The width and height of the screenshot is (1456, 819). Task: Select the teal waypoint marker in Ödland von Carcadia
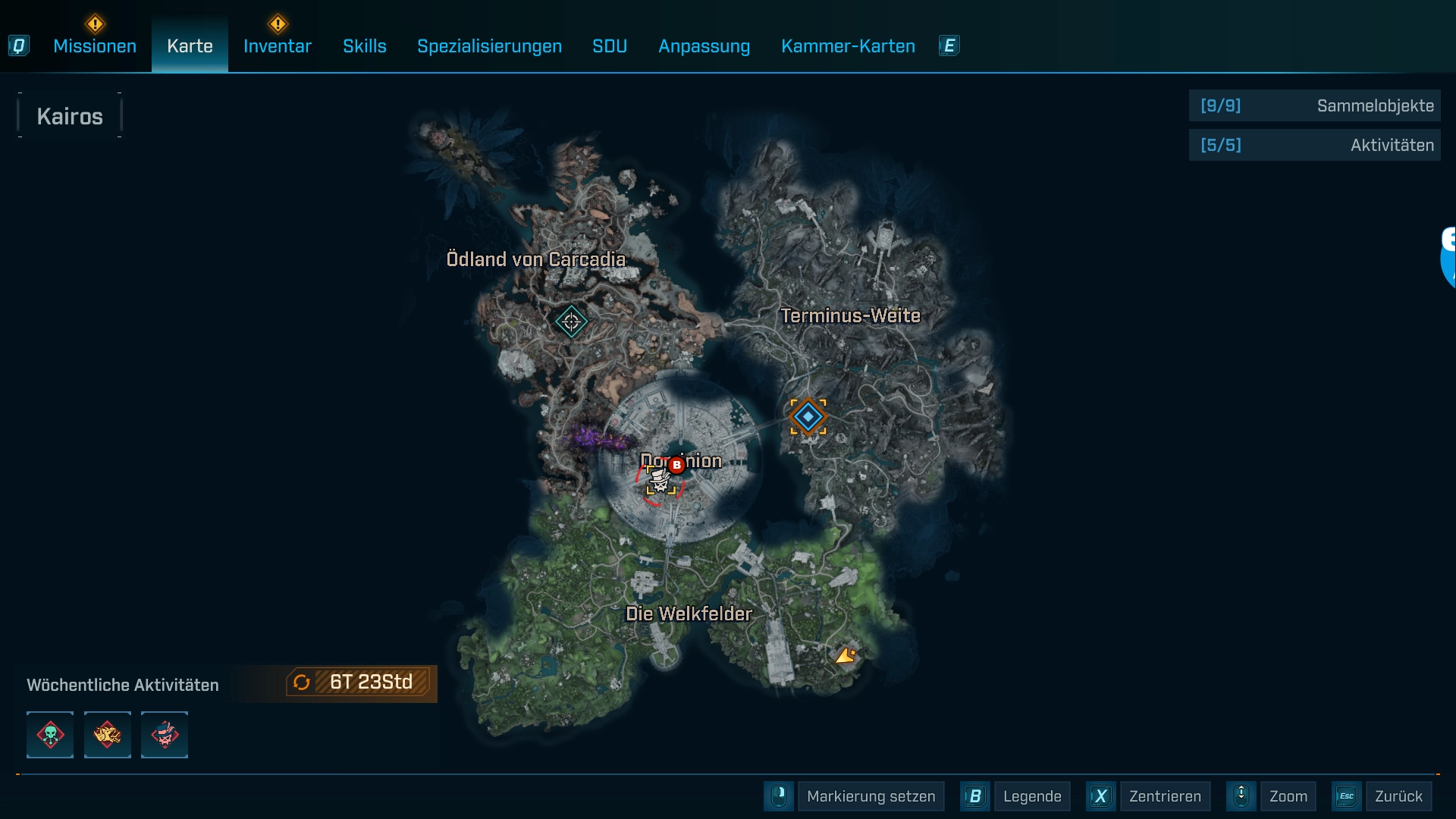[572, 322]
